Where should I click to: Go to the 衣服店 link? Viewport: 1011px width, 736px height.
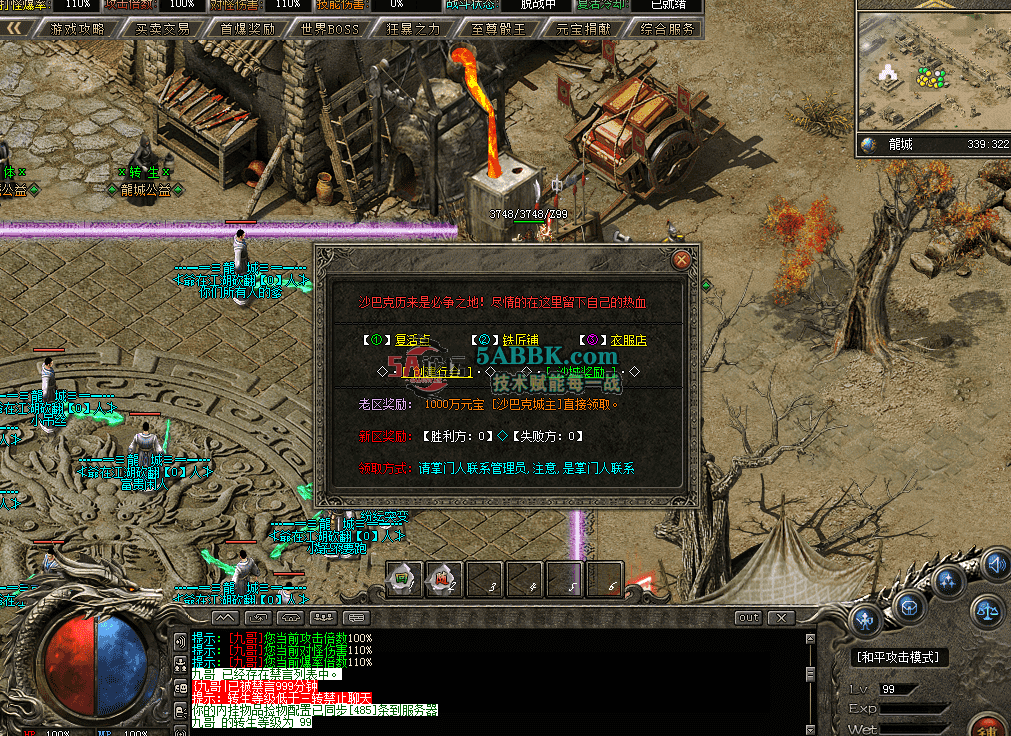(629, 340)
